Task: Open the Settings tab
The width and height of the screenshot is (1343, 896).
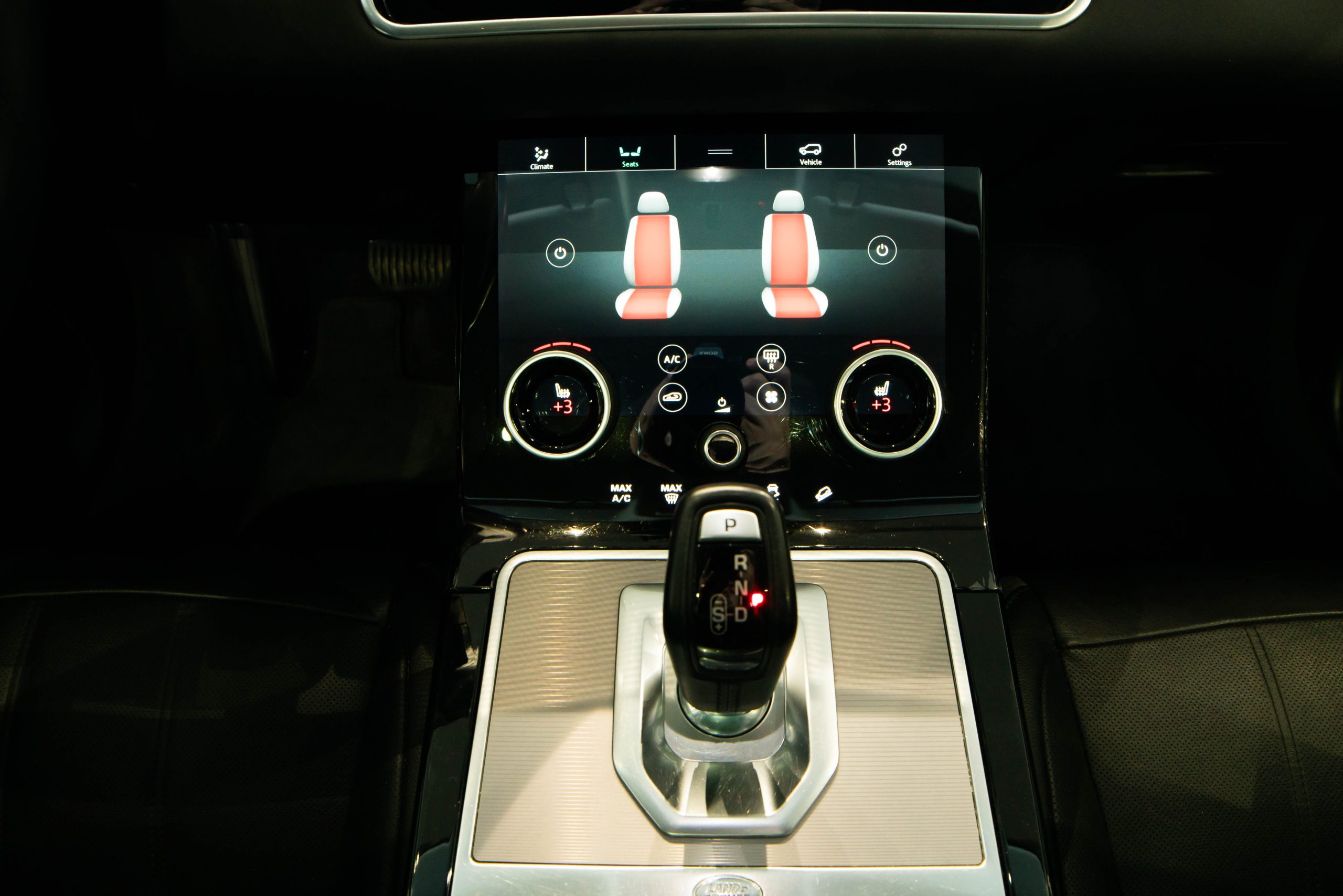Action: tap(899, 154)
